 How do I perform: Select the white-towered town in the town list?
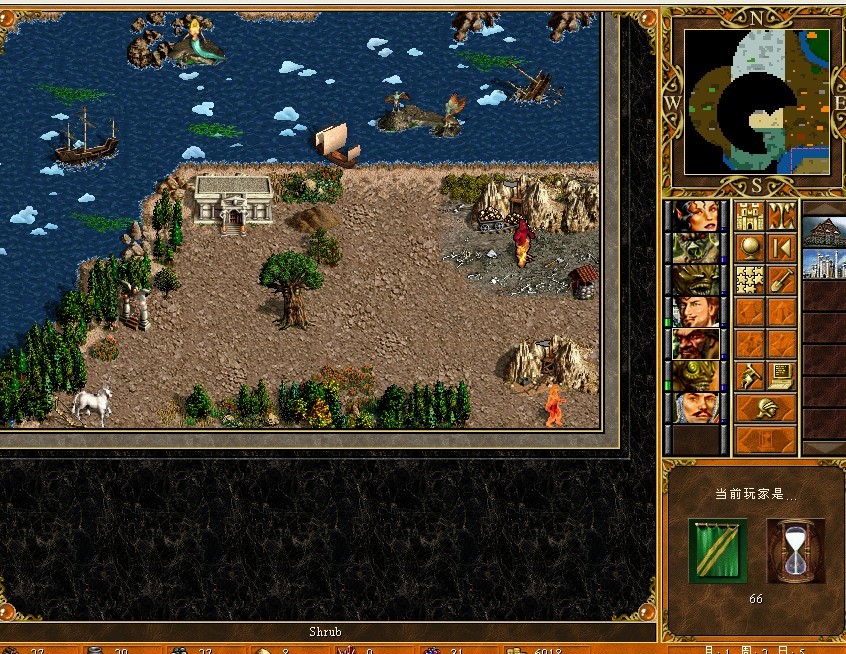click(825, 266)
